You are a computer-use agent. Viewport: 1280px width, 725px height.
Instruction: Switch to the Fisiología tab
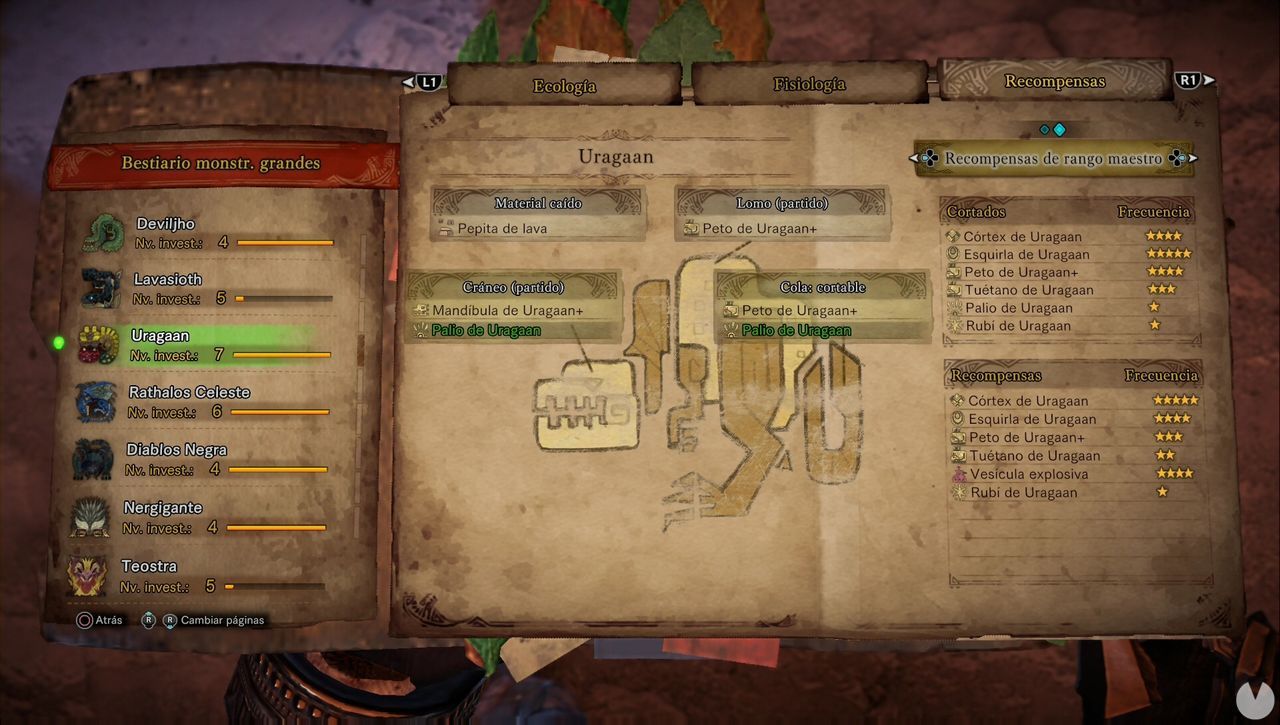(x=809, y=85)
